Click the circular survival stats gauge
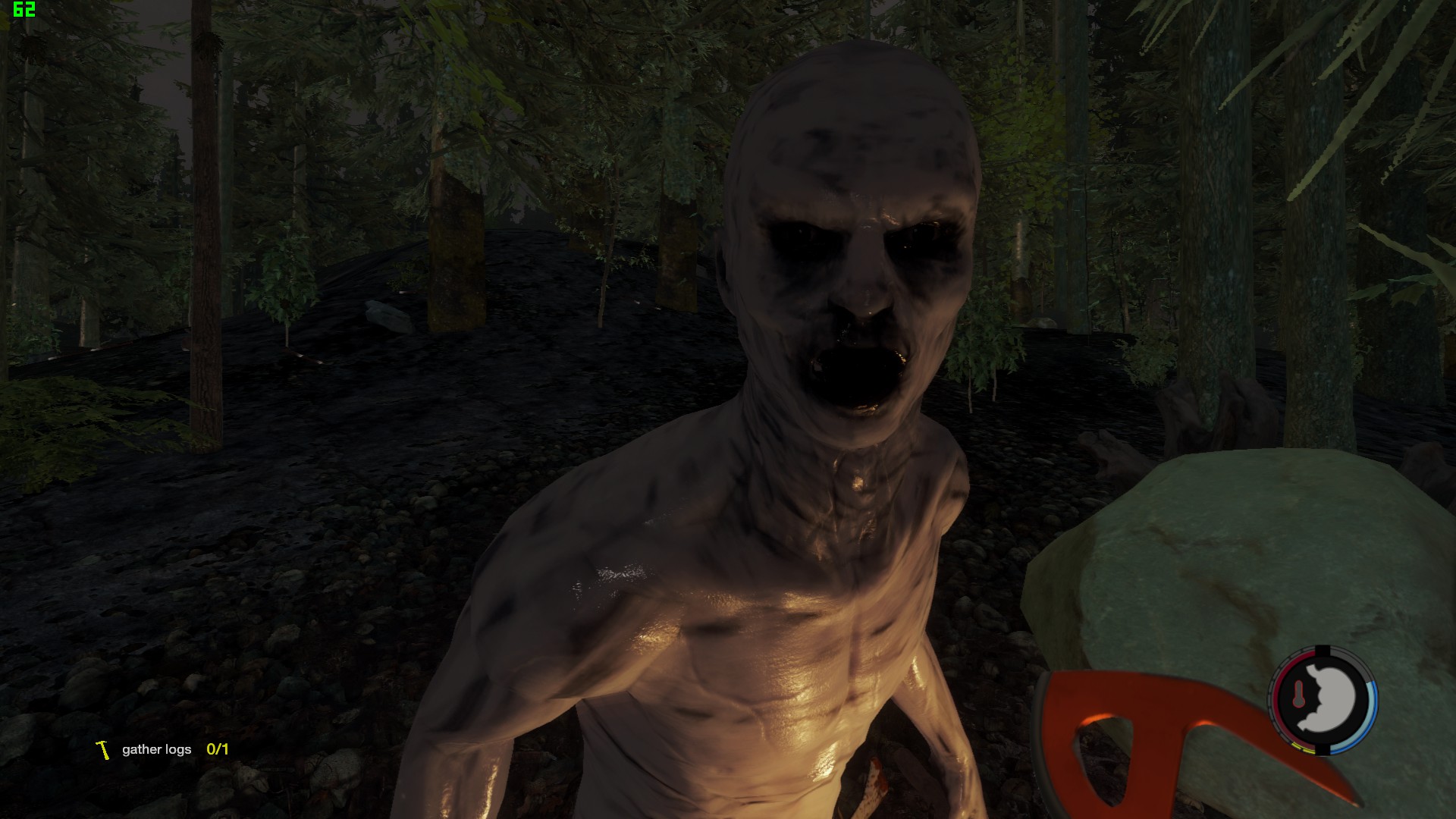This screenshot has height=819, width=1456. 1322,700
